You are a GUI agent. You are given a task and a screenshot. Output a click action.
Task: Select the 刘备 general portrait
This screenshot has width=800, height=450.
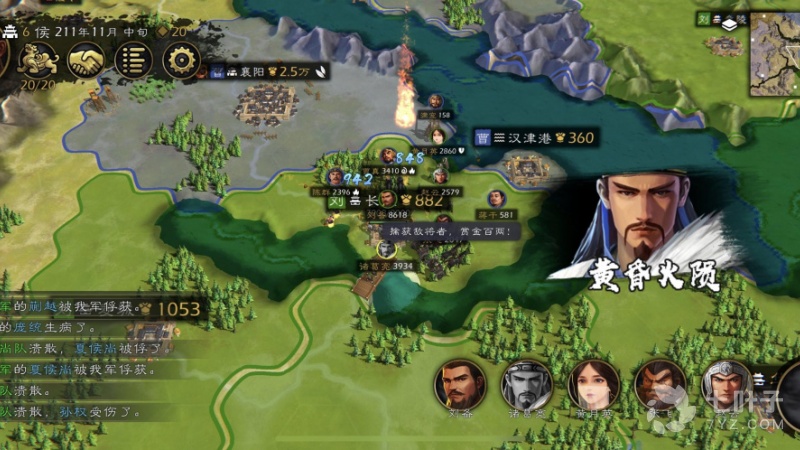point(459,385)
